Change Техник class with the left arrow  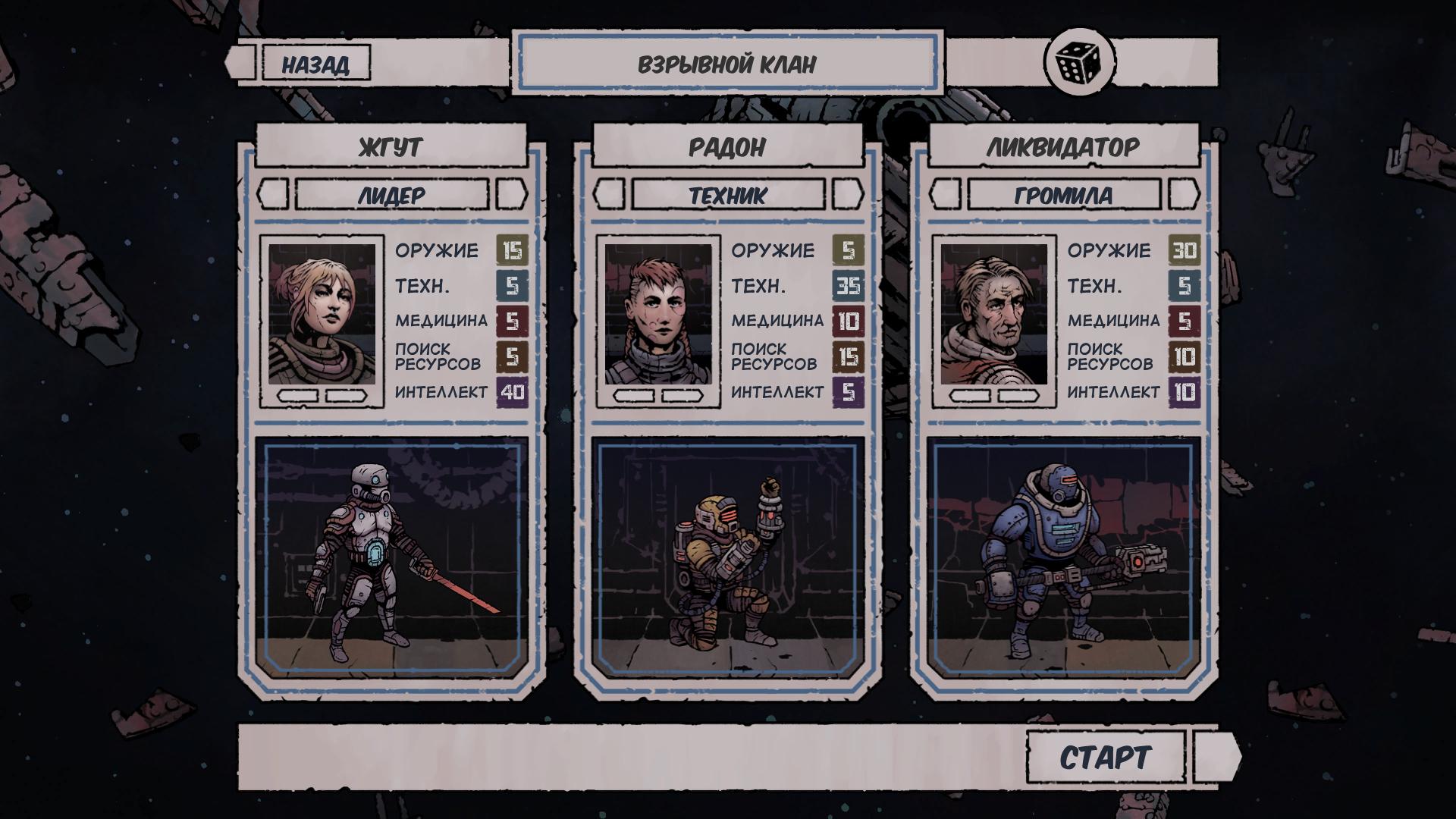click(x=609, y=195)
